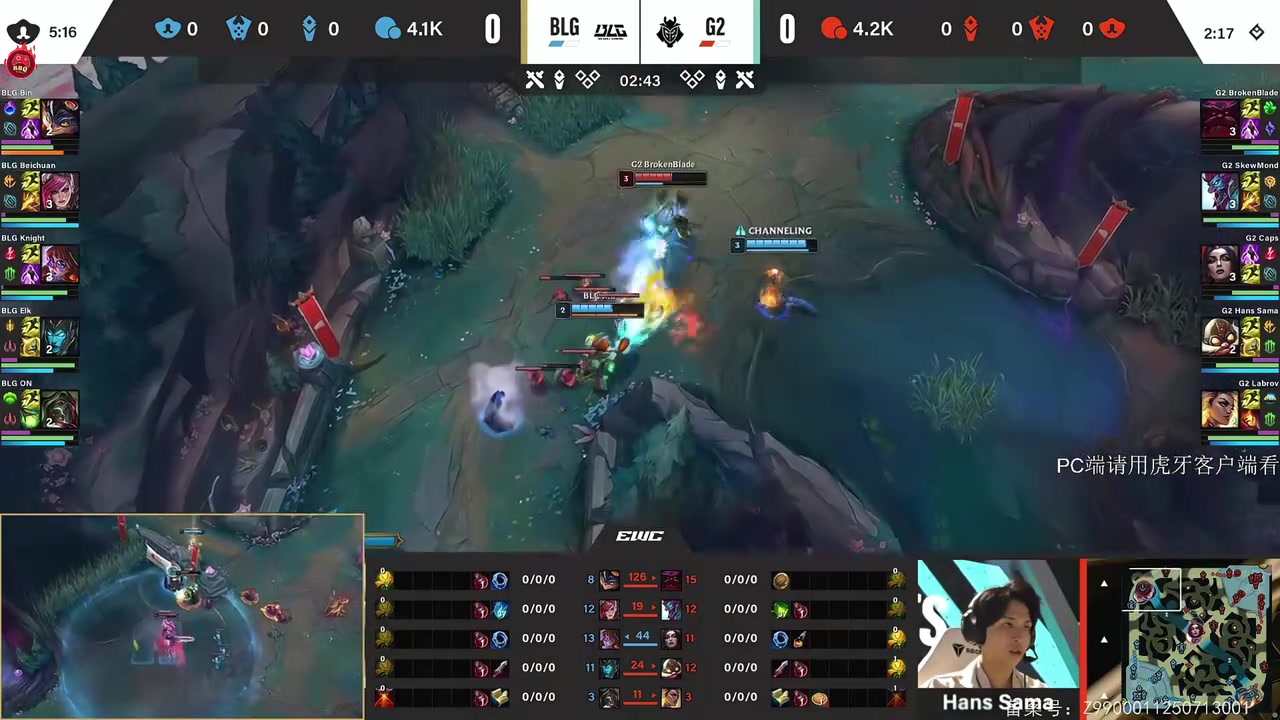The height and width of the screenshot is (720, 1280).
Task: Select G2 SkewMond's champion portrait
Action: pyautogui.click(x=1219, y=191)
